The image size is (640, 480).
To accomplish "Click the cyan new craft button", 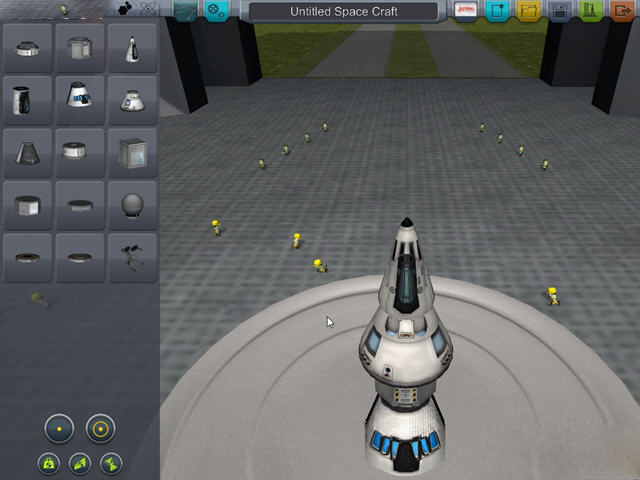I will pos(497,11).
